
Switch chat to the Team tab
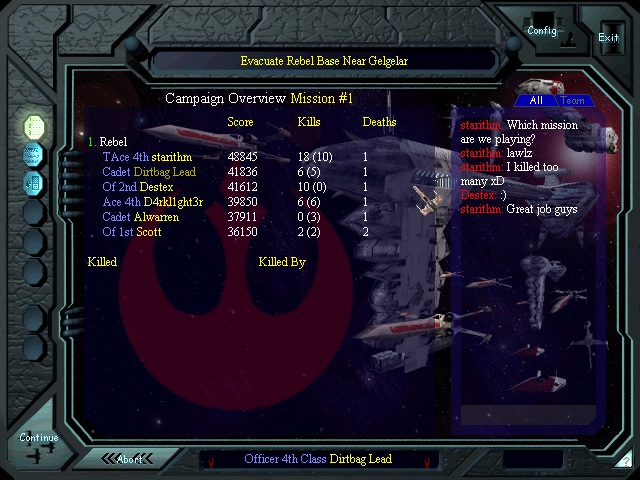(573, 100)
